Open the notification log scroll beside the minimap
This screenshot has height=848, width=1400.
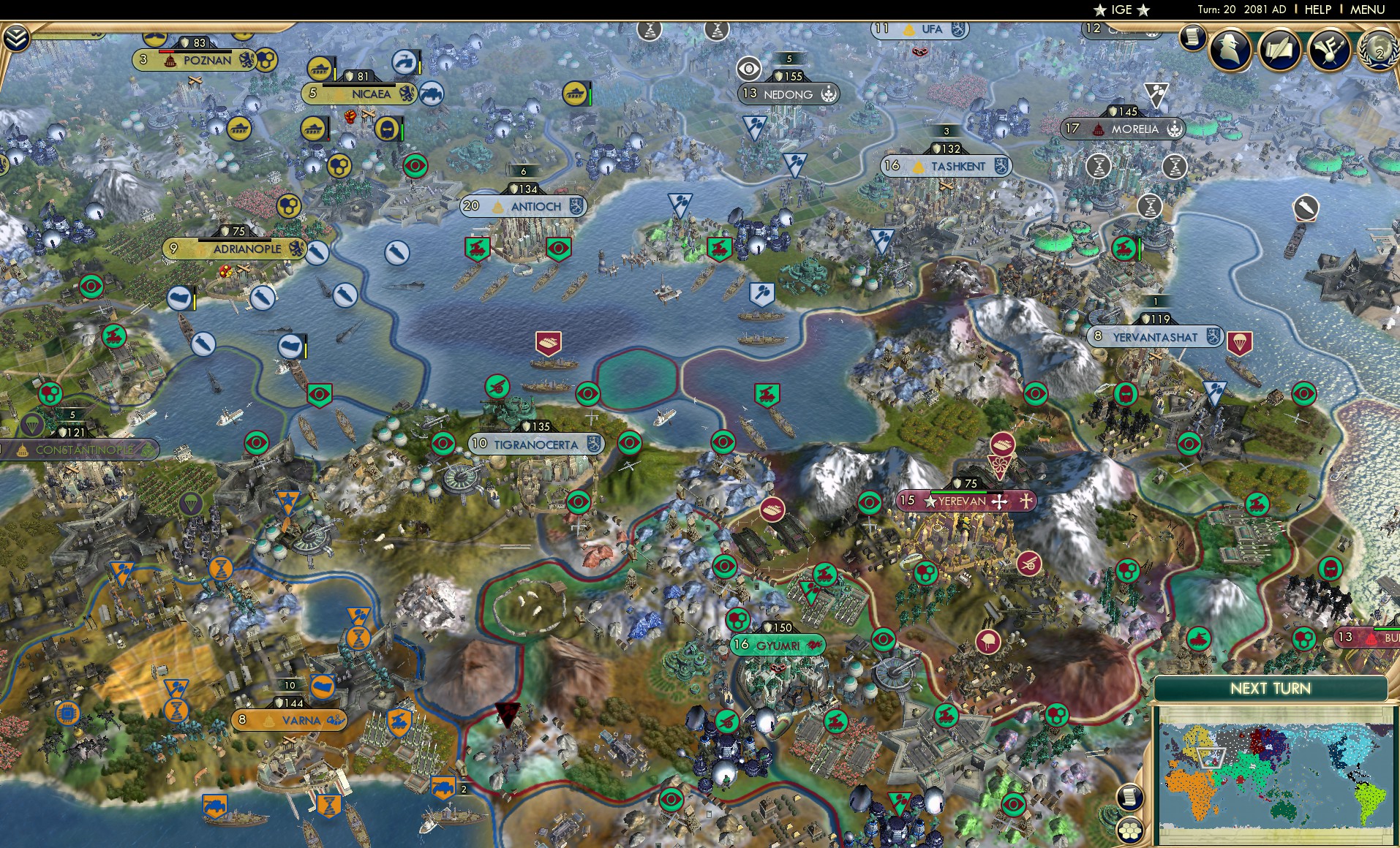[1131, 797]
